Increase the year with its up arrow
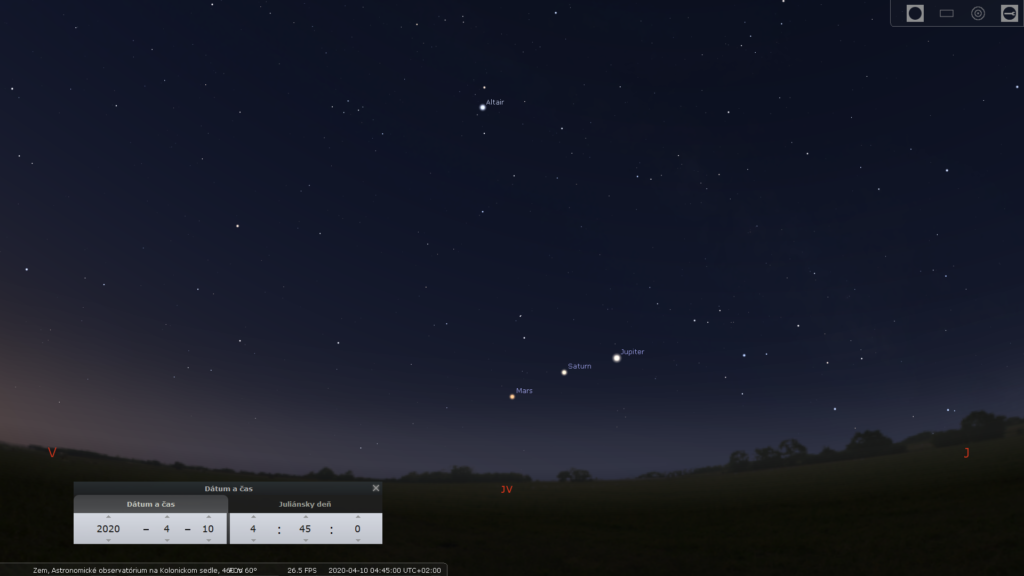Image resolution: width=1024 pixels, height=576 pixels. [108, 517]
